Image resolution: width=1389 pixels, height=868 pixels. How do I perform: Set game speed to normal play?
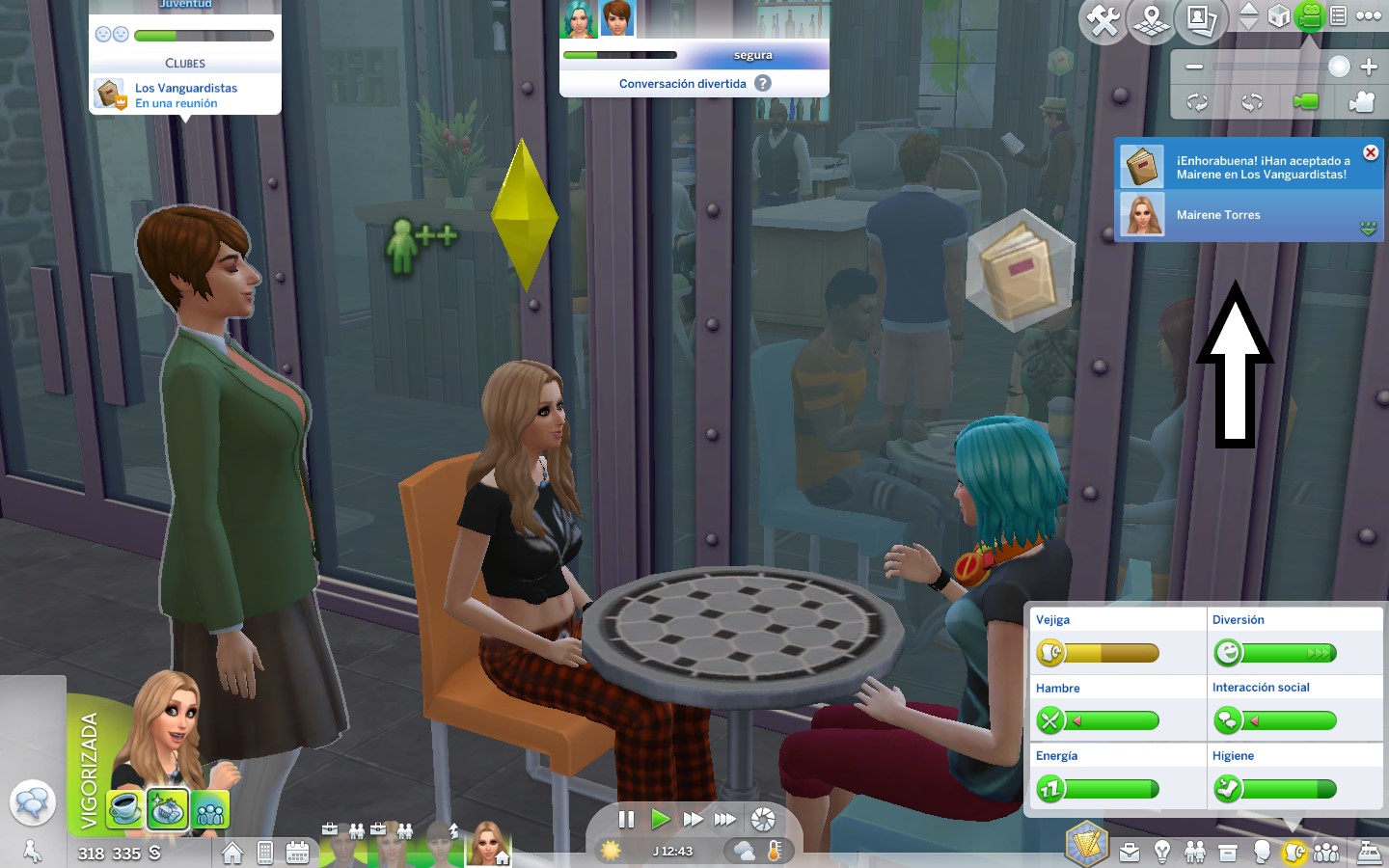click(660, 820)
